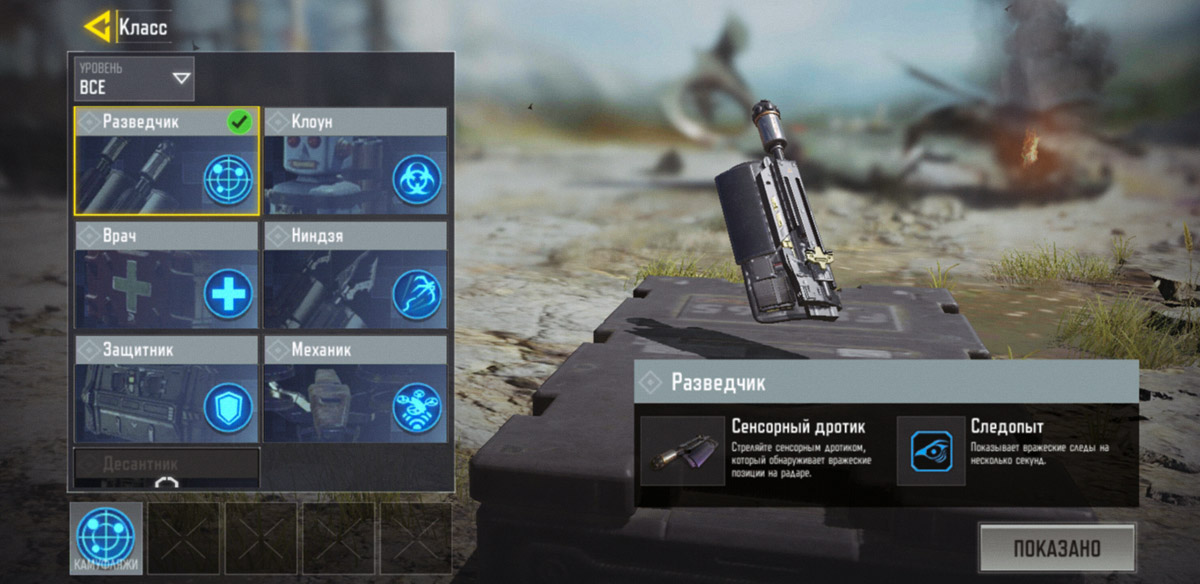Choose the Клоун class tile
Viewport: 1200px width, 584px height.
pos(355,161)
